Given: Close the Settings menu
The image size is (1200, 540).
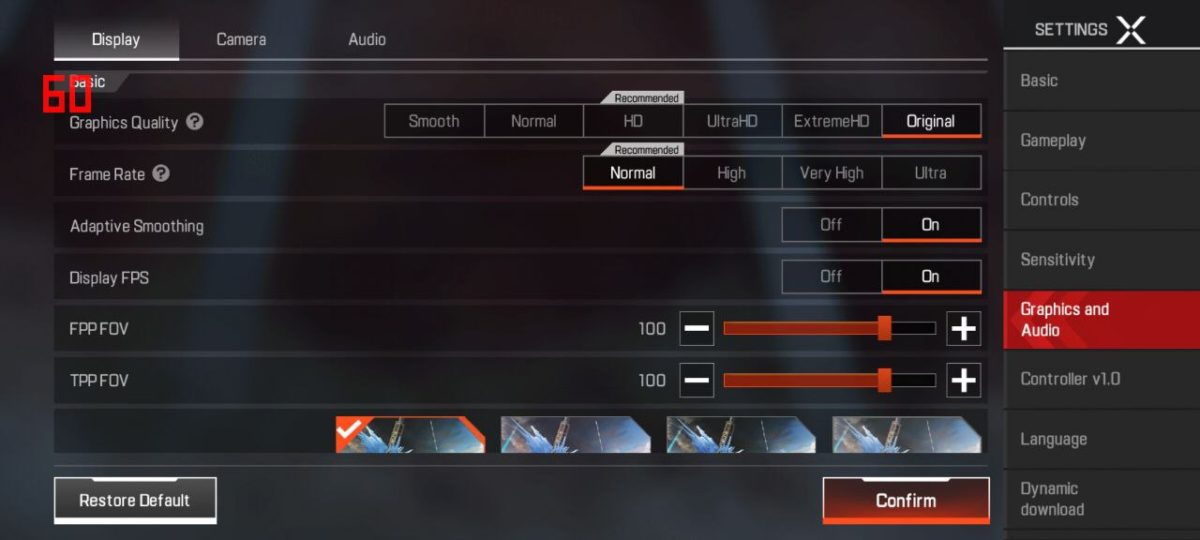Looking at the screenshot, I should tap(1130, 30).
